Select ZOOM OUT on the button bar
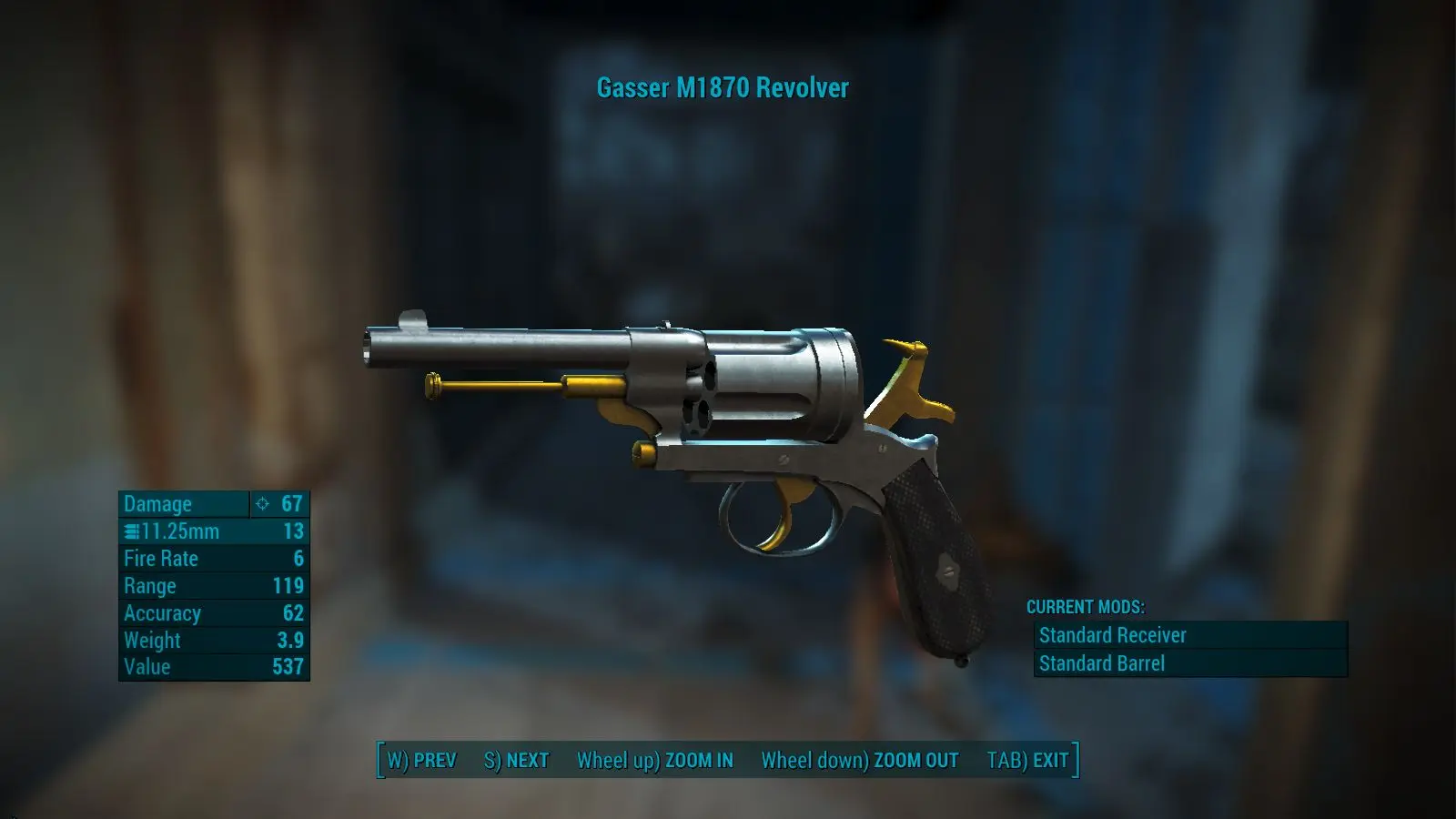1456x819 pixels. (x=859, y=761)
